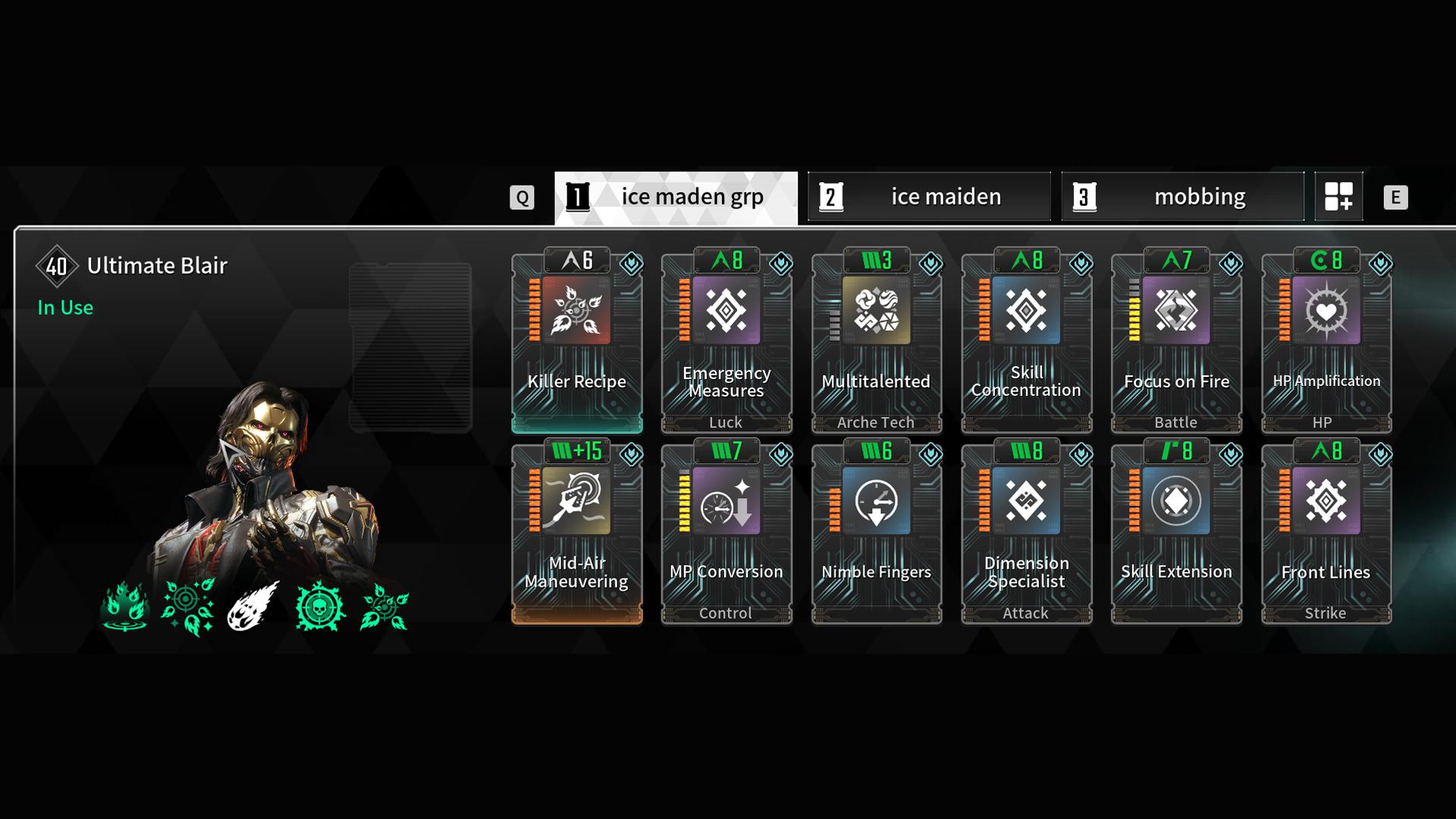Screen dimensions: 1456x819
Task: Select the ice maiden preset tab
Action: 929,197
